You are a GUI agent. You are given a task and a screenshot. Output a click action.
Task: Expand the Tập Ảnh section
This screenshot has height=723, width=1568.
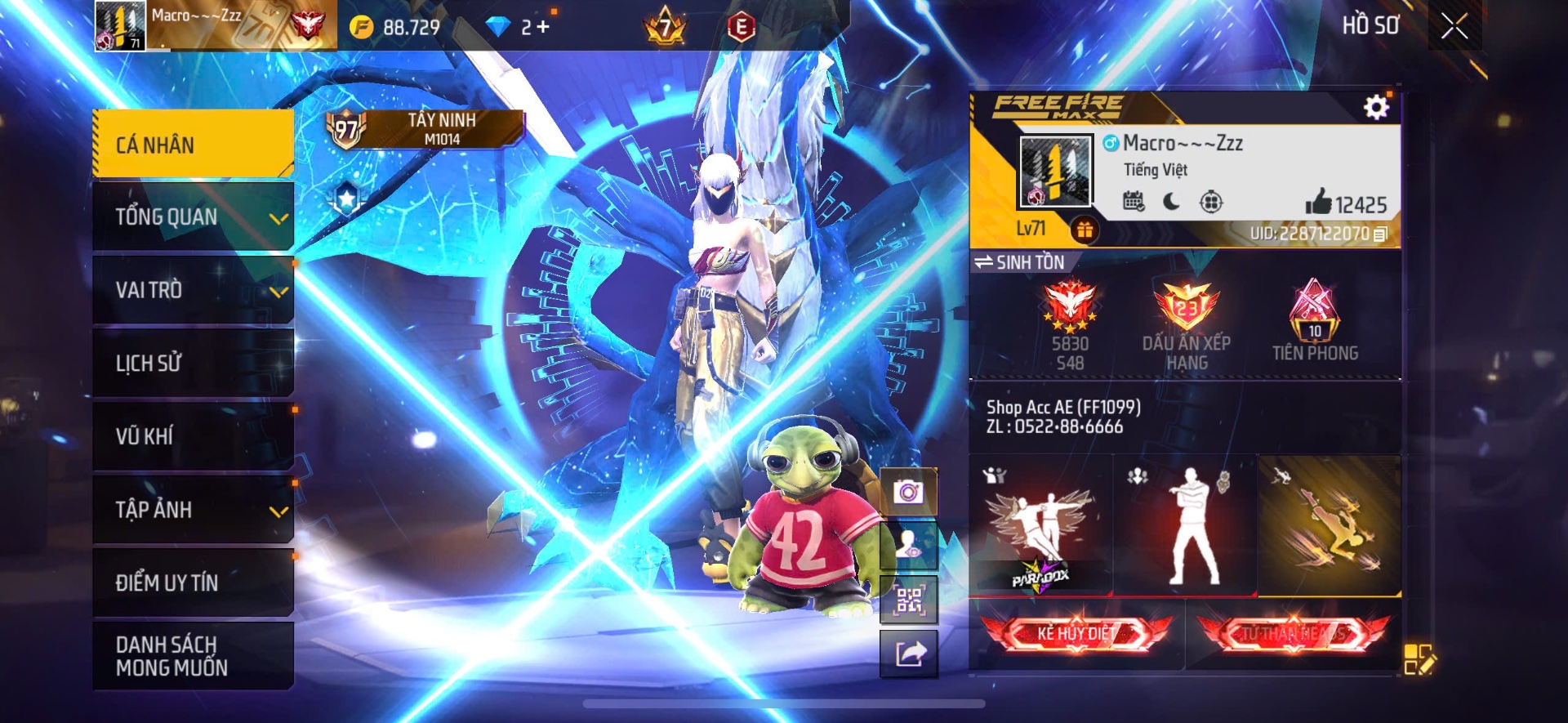click(194, 510)
